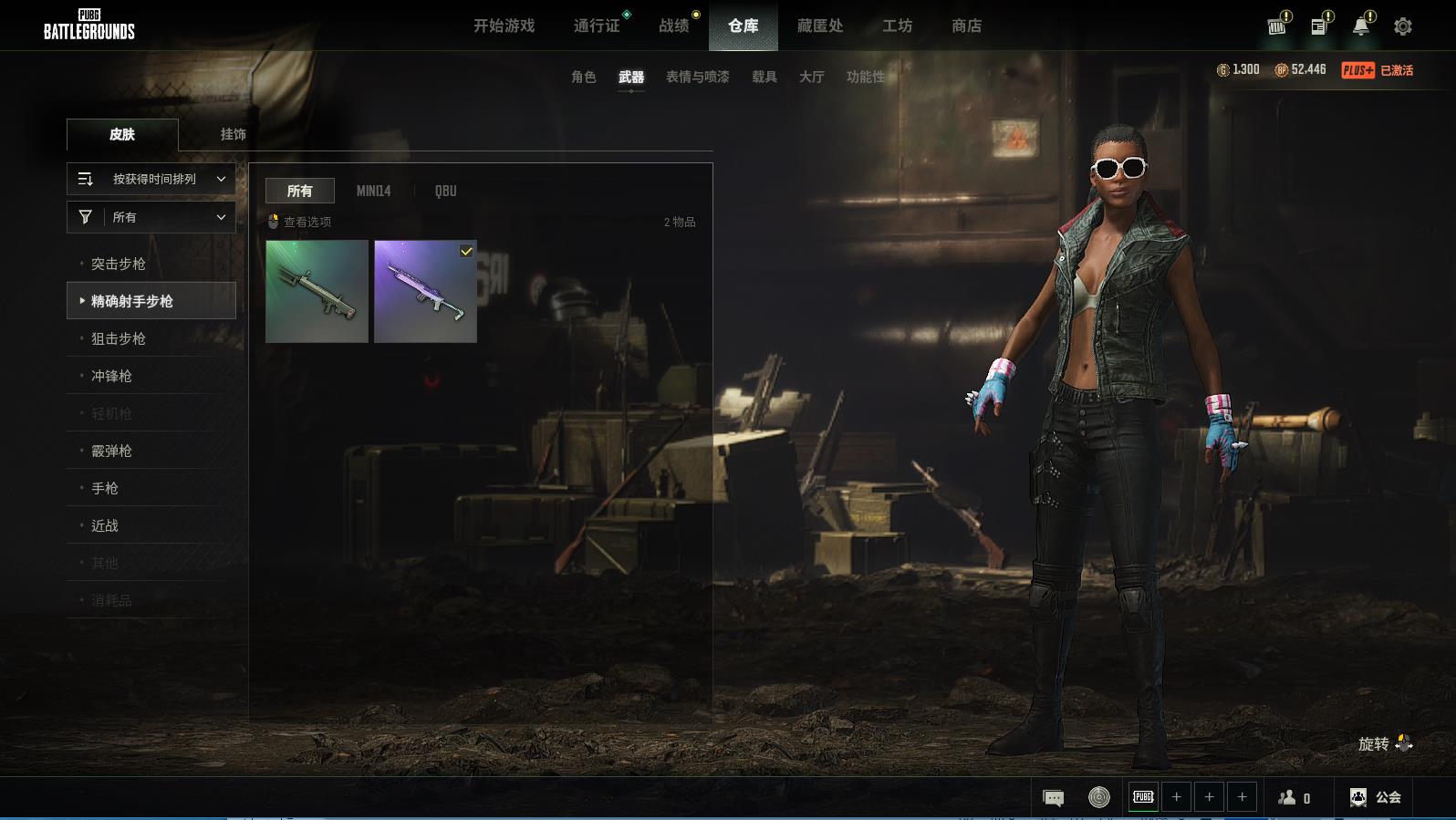Open the 战绩 page
1456x820 pixels.
point(674,26)
